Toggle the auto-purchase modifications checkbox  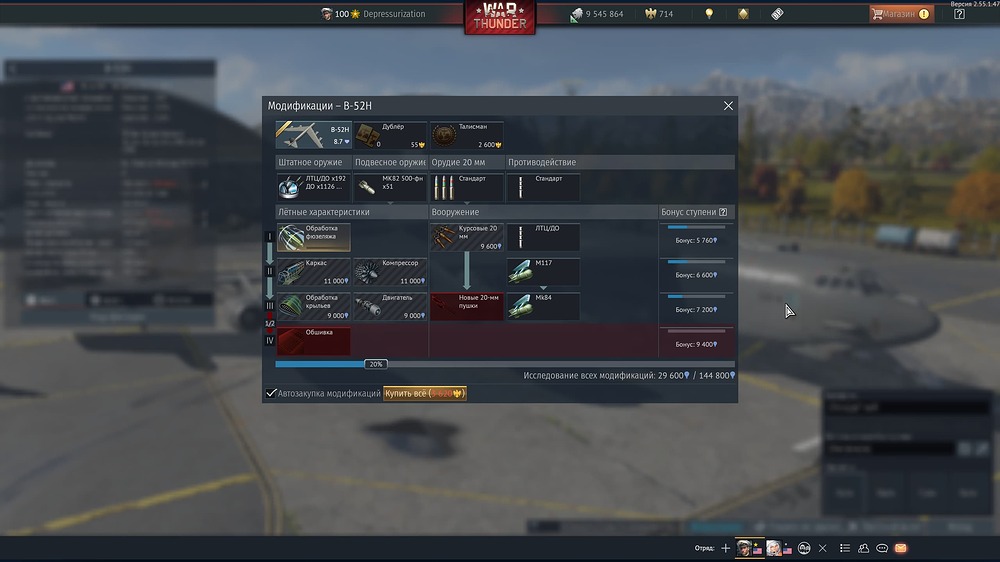pos(271,394)
